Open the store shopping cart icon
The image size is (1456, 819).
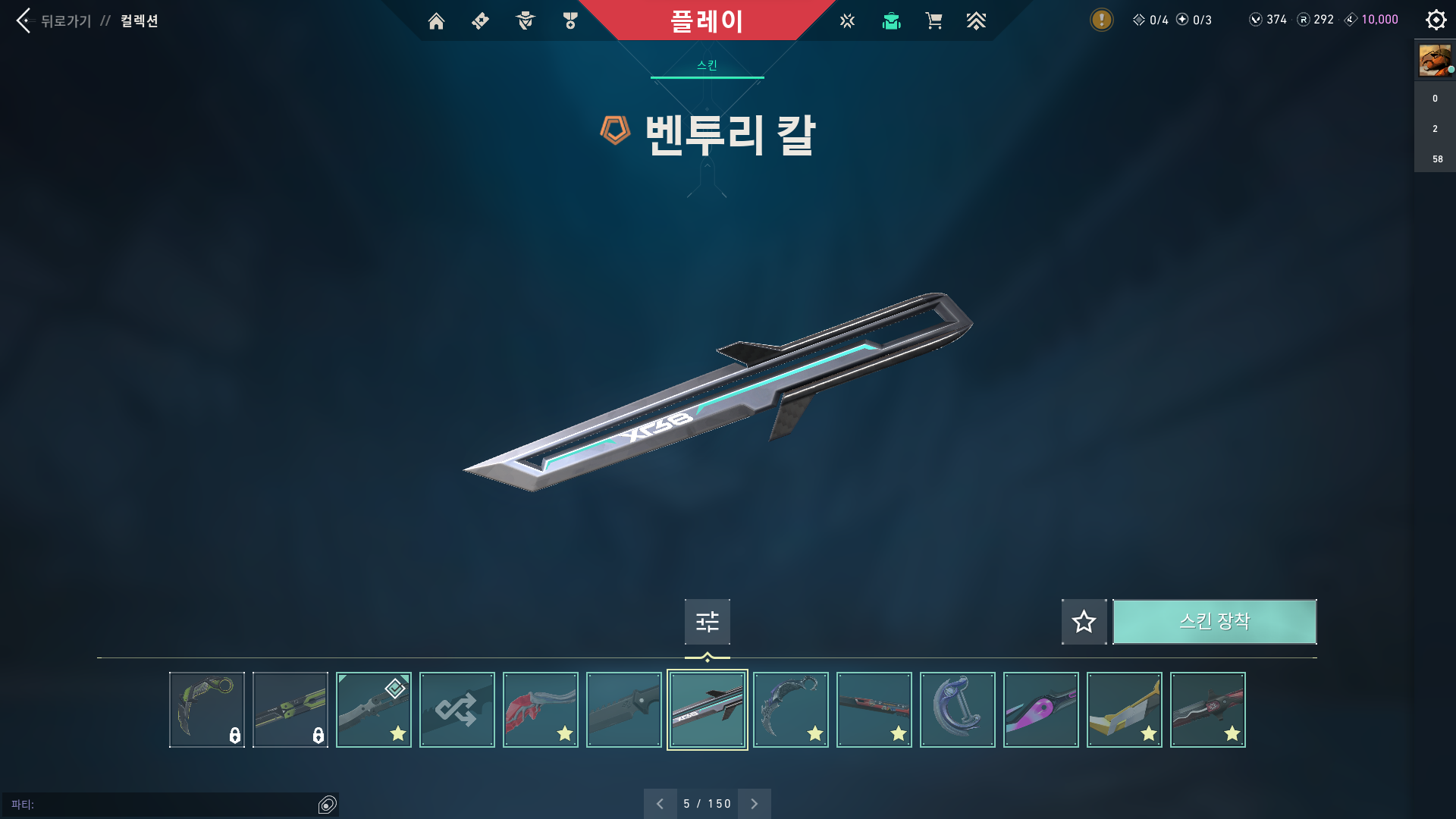point(934,21)
